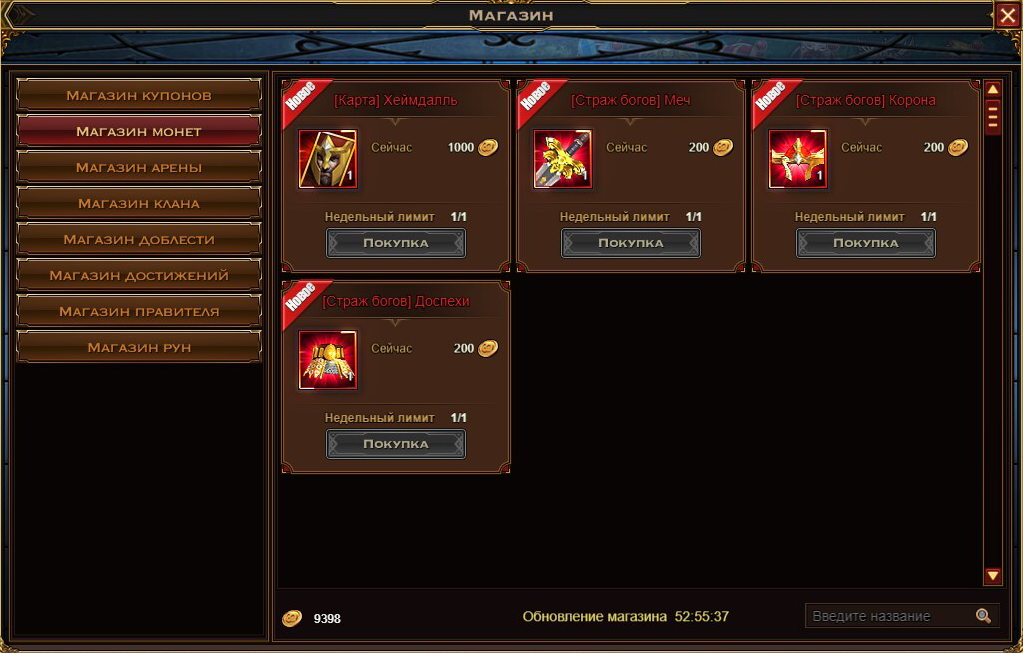Viewport: 1023px width, 653px height.
Task: Open the Магазин правителя category
Action: (139, 312)
